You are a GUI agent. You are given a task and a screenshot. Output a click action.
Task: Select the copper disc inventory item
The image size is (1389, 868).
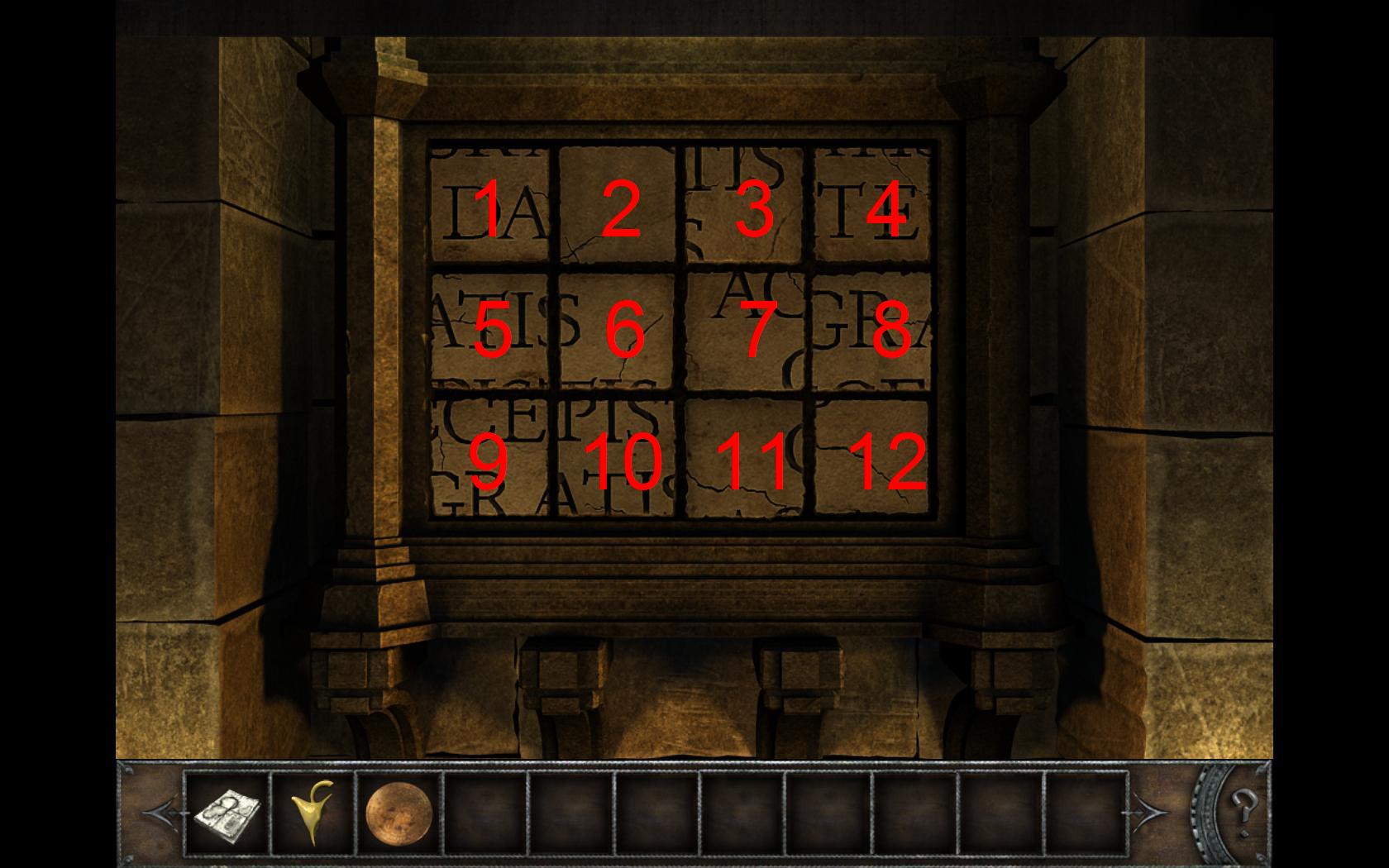[399, 813]
